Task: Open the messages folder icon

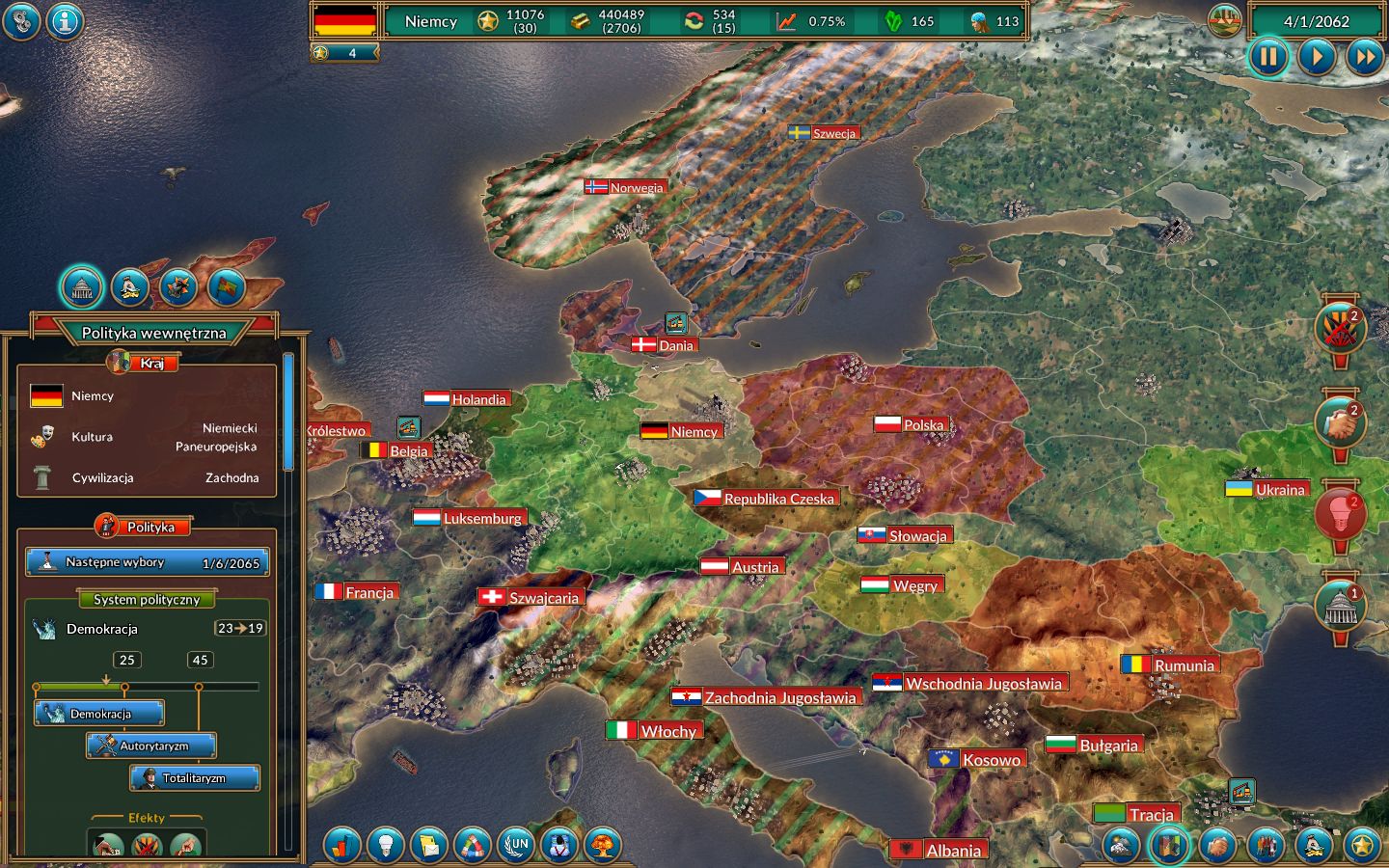Action: 429,847
